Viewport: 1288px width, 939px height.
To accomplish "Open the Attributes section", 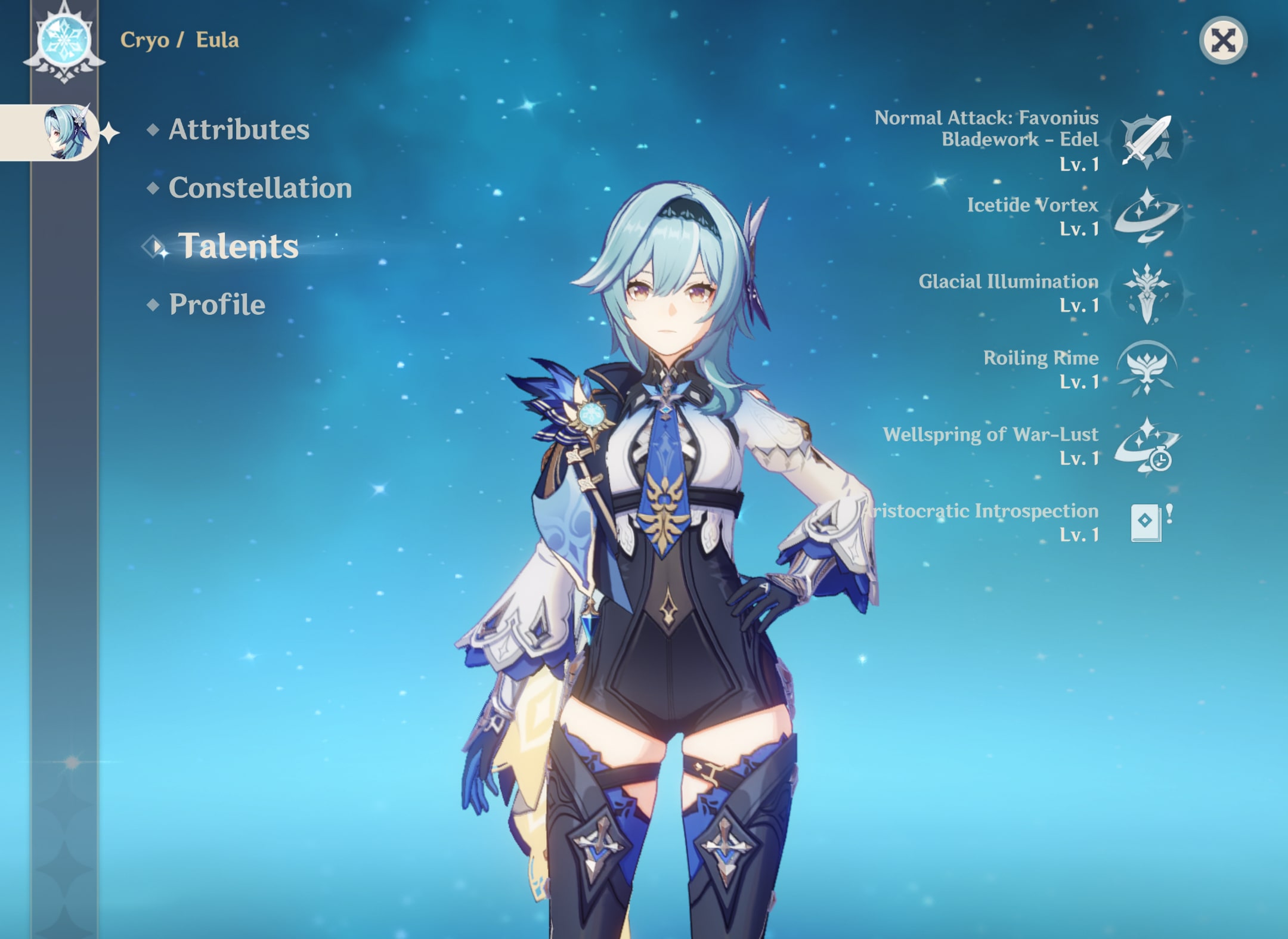I will (x=239, y=131).
